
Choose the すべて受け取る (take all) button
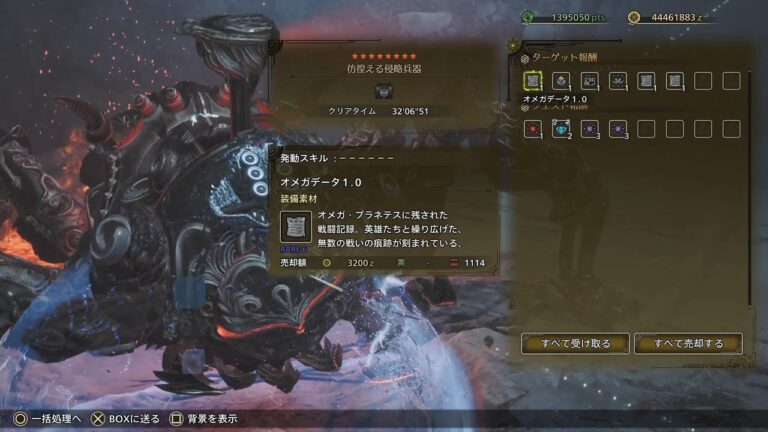575,344
